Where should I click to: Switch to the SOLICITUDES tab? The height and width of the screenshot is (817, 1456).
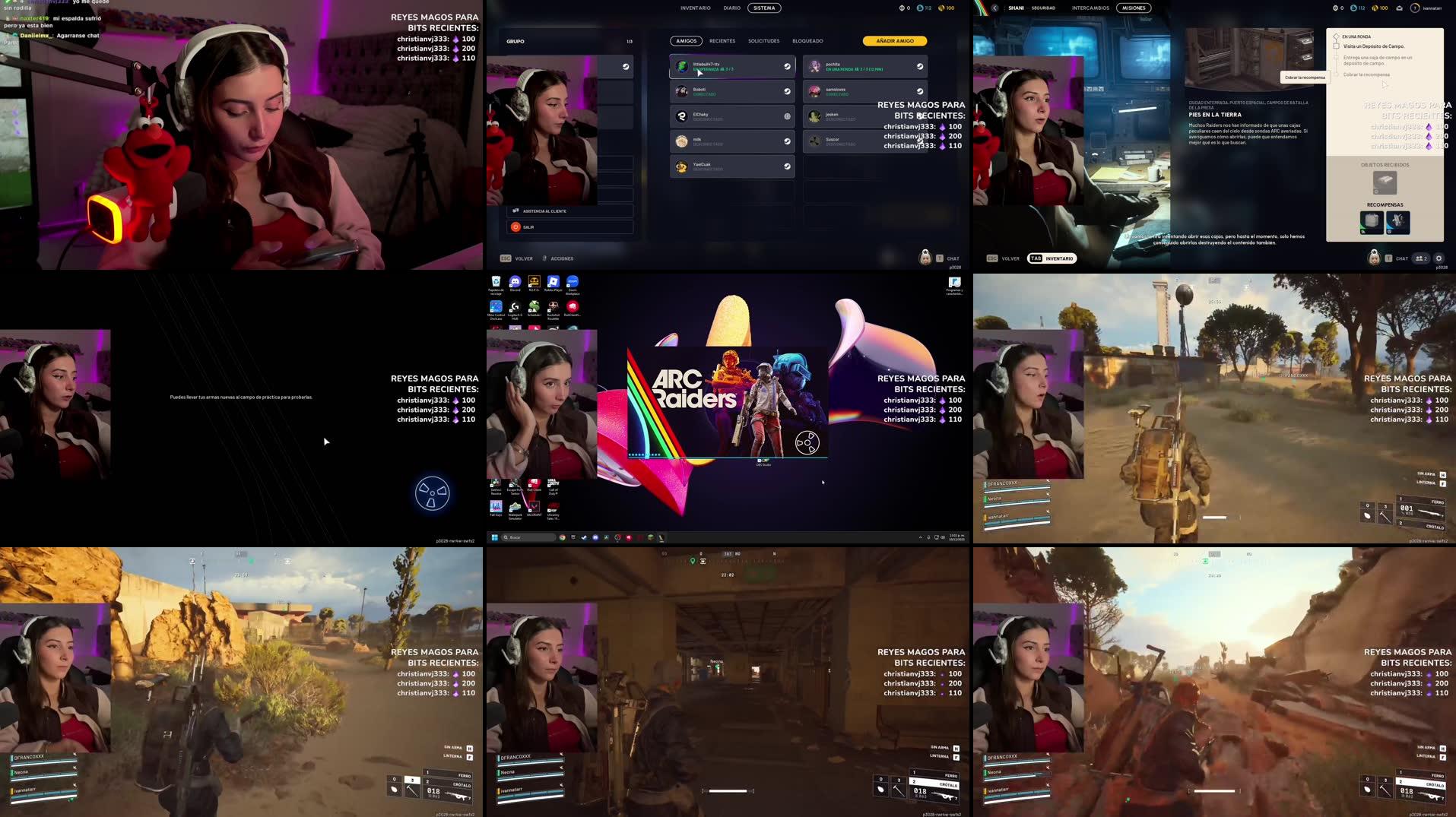click(763, 41)
